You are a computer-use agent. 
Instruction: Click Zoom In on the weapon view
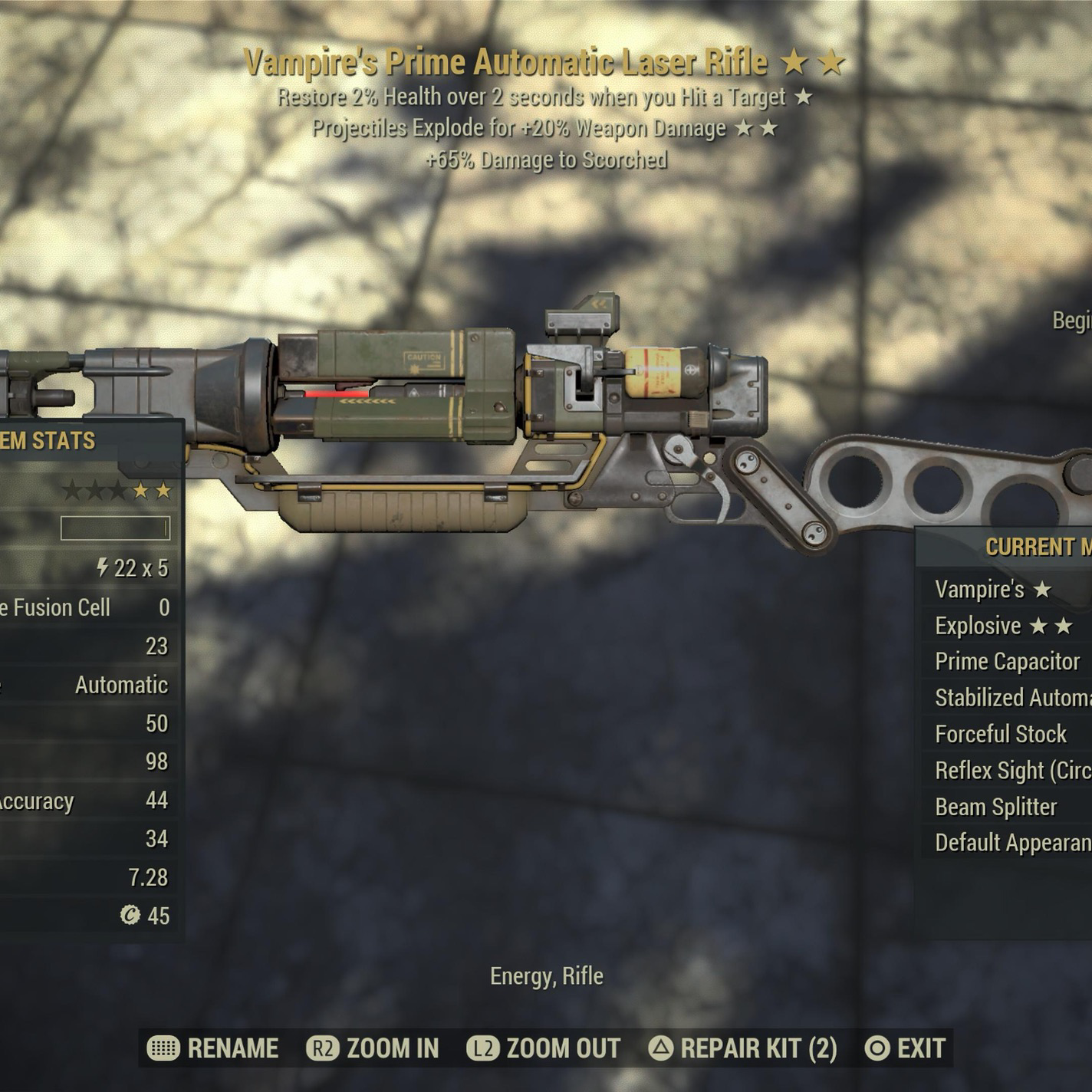(373, 1048)
